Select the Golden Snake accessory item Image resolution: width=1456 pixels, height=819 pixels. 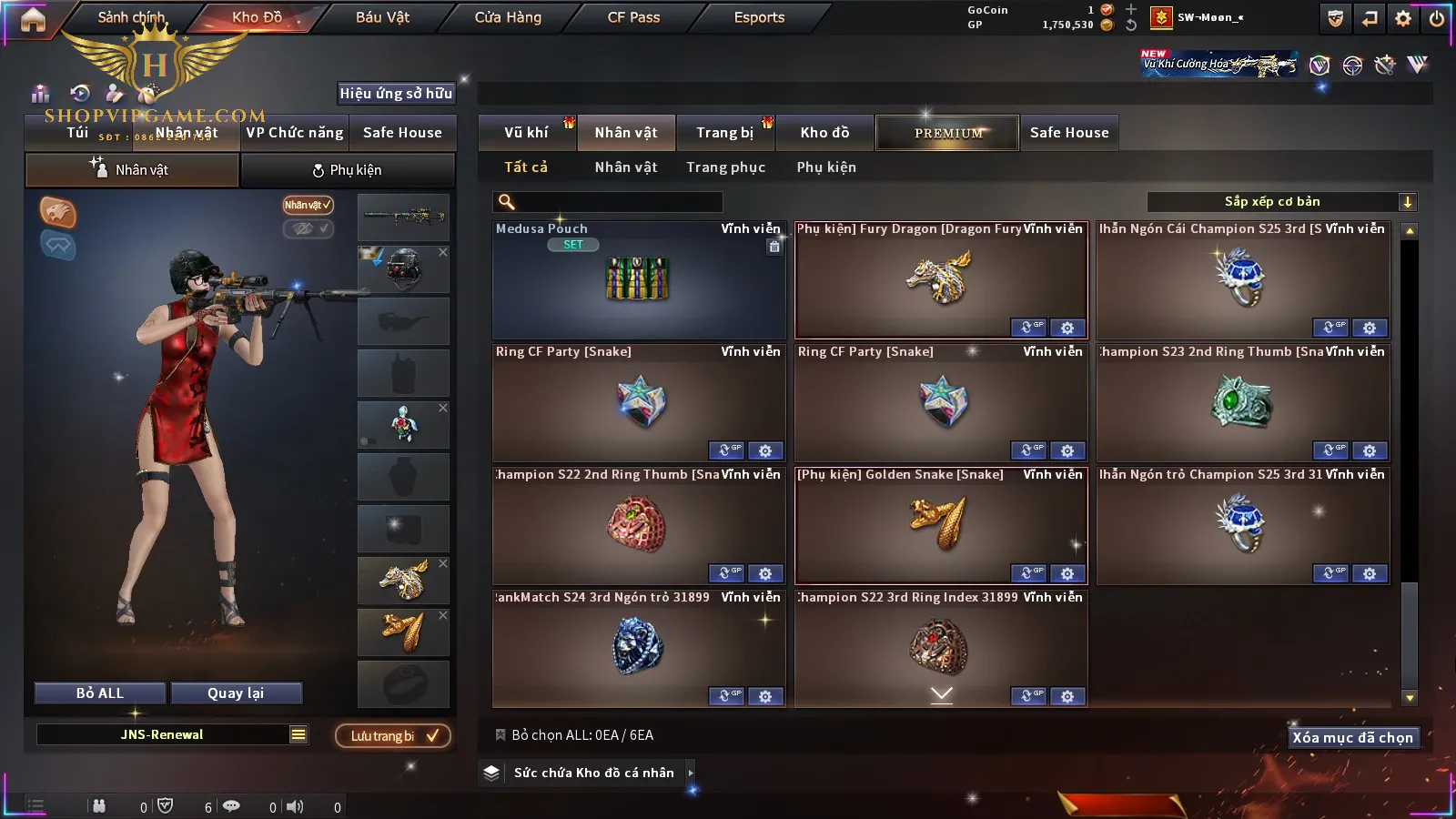click(940, 523)
